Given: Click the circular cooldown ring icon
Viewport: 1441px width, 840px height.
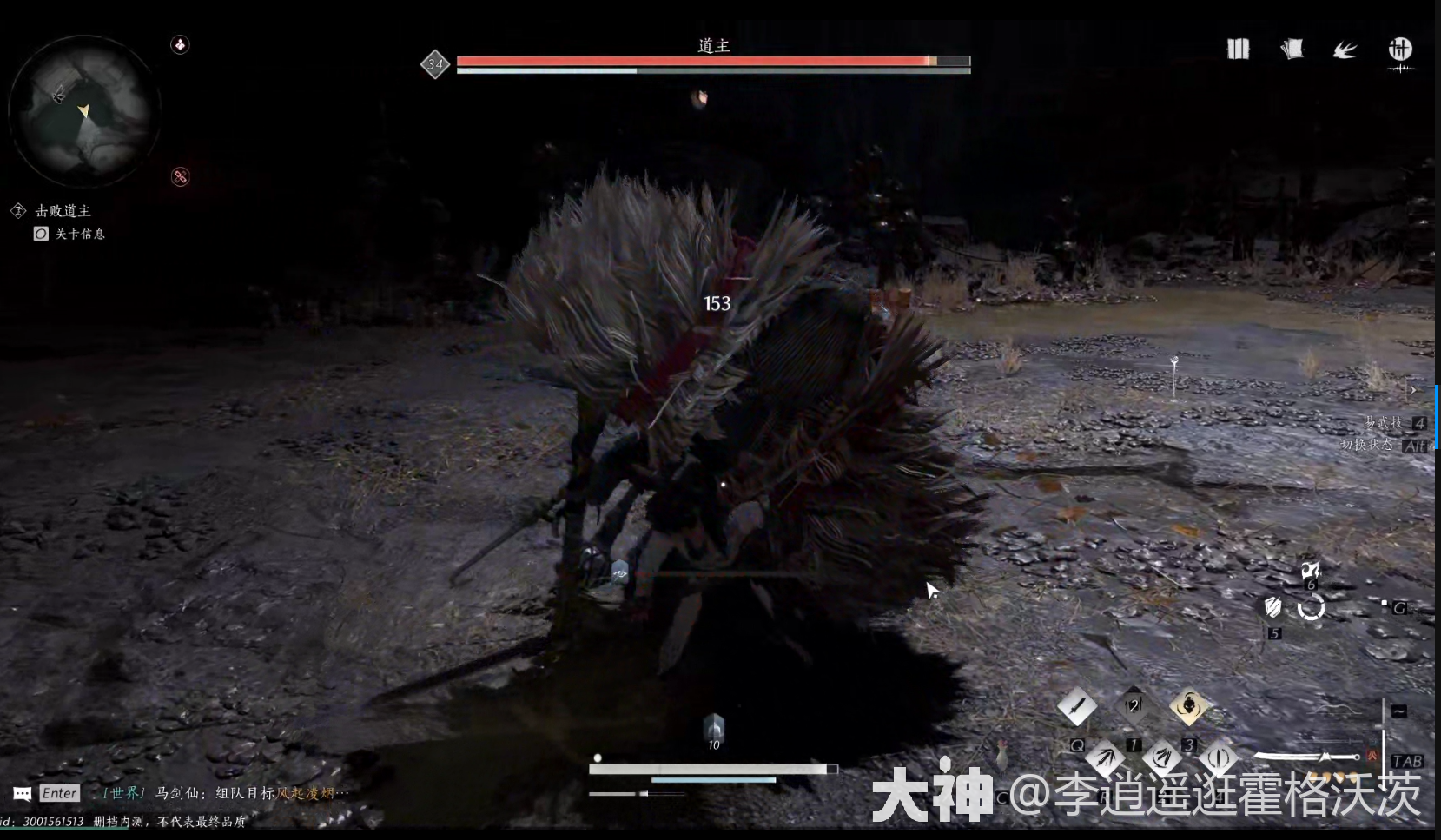Looking at the screenshot, I should [1312, 609].
